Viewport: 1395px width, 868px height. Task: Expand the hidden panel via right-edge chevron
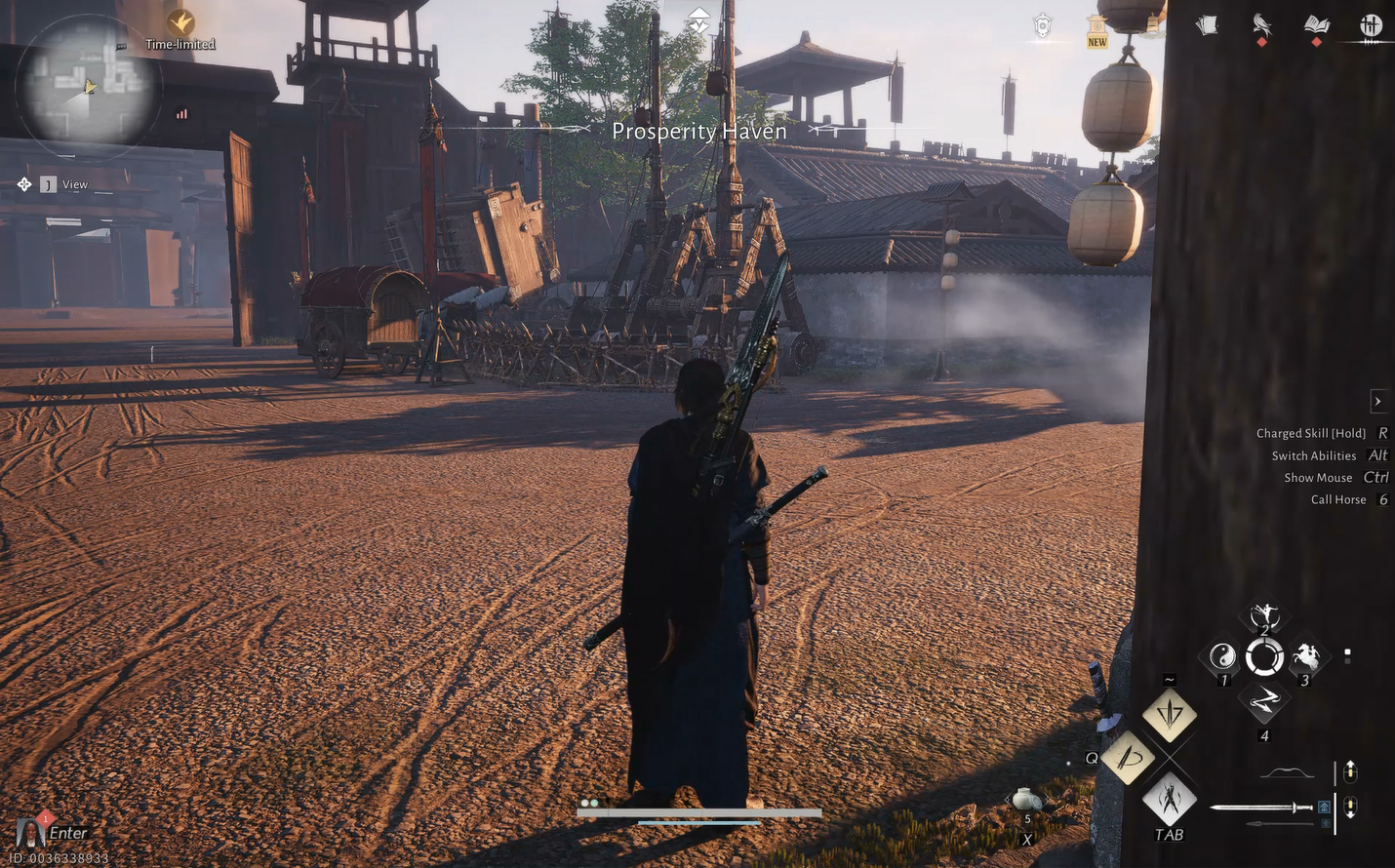(x=1378, y=401)
